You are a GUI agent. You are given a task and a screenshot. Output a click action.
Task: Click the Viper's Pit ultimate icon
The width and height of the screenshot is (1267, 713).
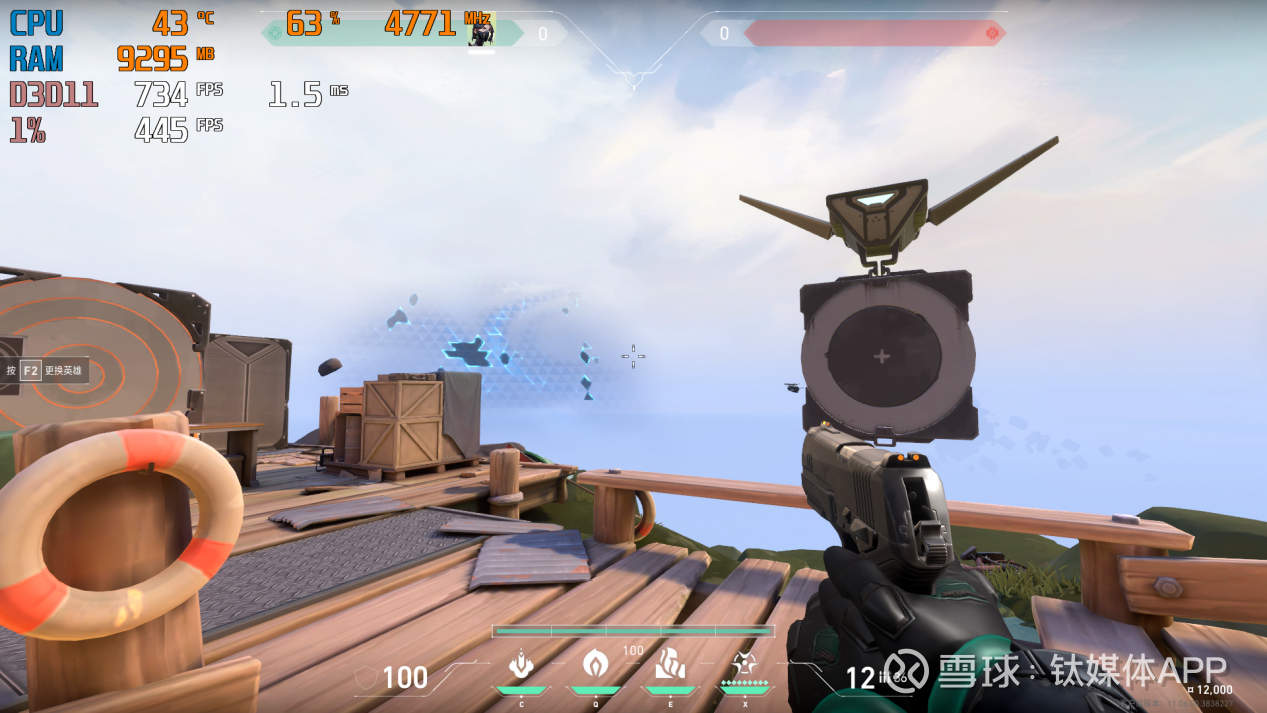[x=745, y=663]
